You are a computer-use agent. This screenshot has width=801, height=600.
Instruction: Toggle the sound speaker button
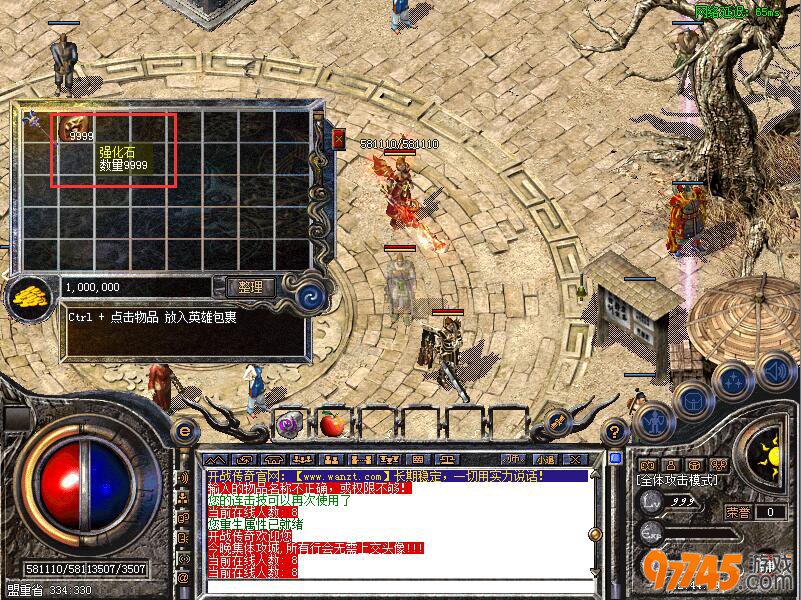[x=775, y=370]
